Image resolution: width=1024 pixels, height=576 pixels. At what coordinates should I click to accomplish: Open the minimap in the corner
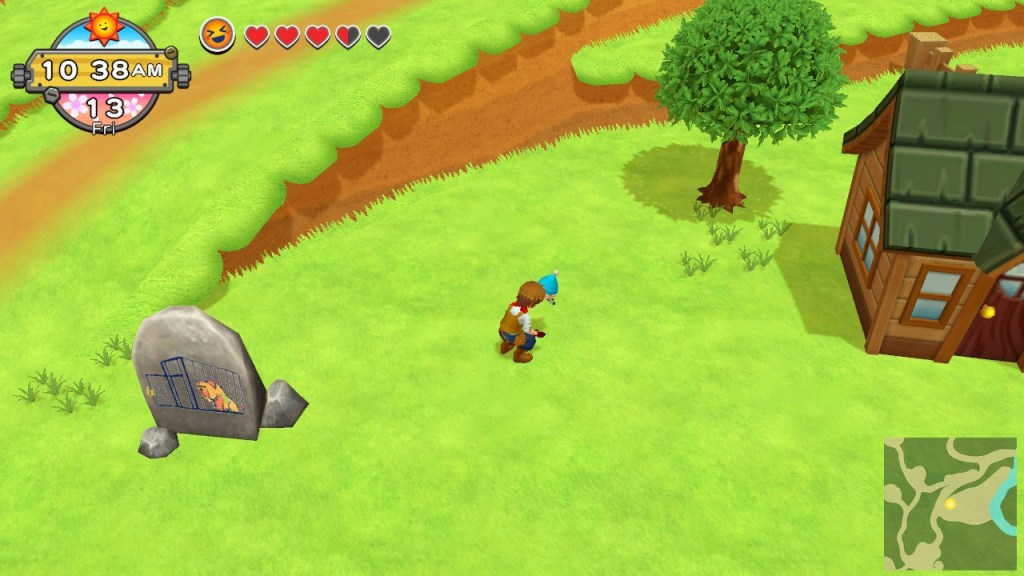(949, 502)
